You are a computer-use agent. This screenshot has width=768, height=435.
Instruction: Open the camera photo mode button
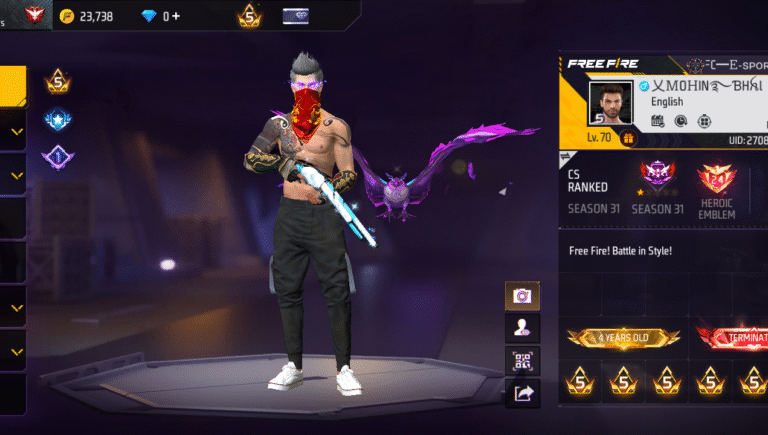coord(521,296)
